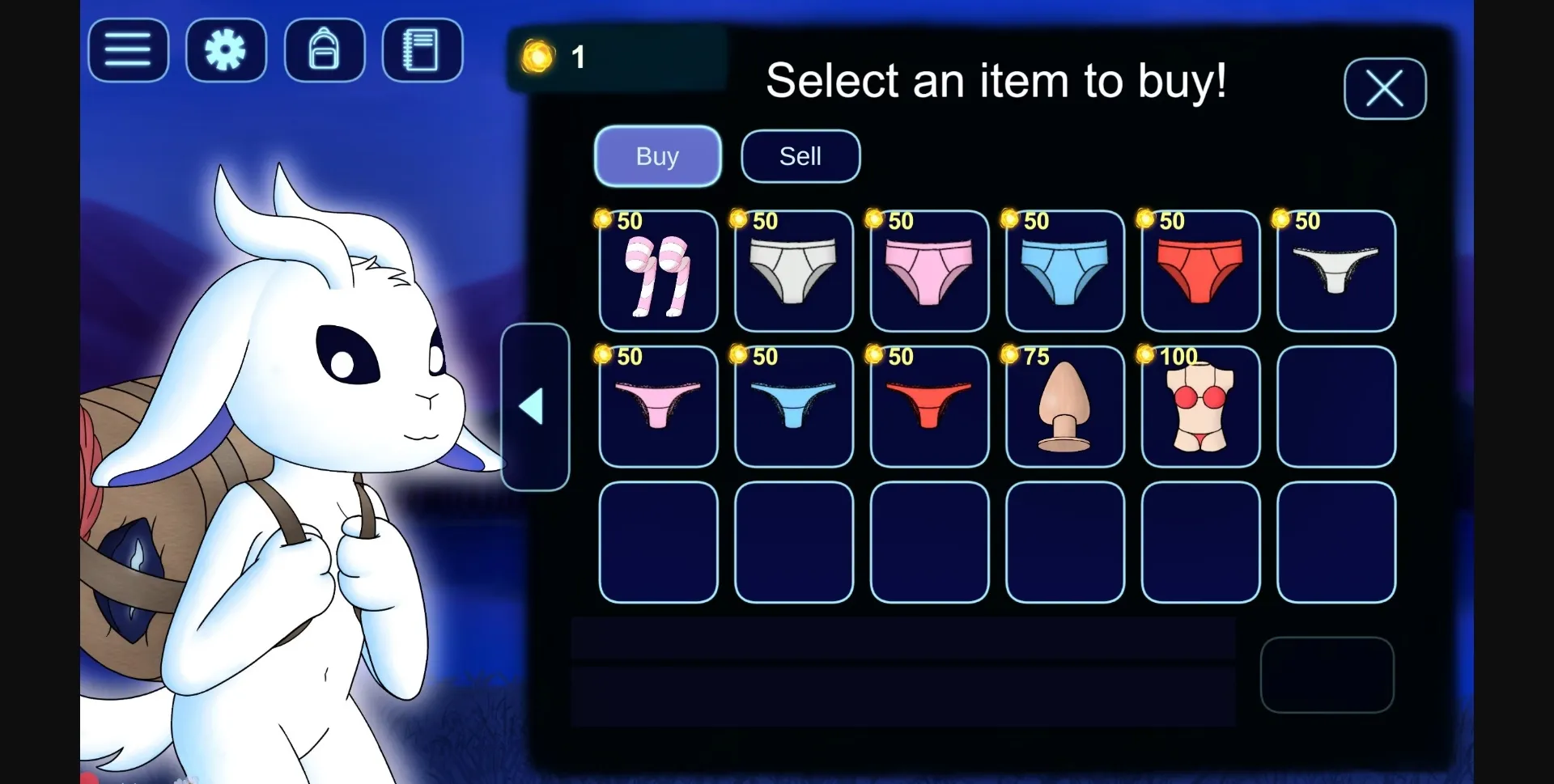Open the backpack inventory icon

coord(324,50)
